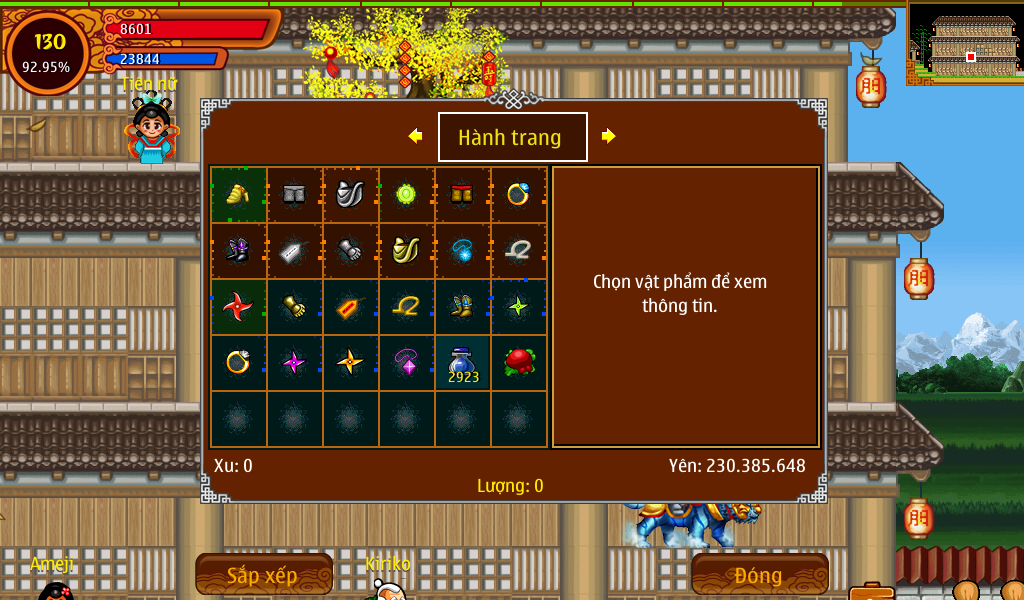Select the Hành trang tab header

(512, 137)
